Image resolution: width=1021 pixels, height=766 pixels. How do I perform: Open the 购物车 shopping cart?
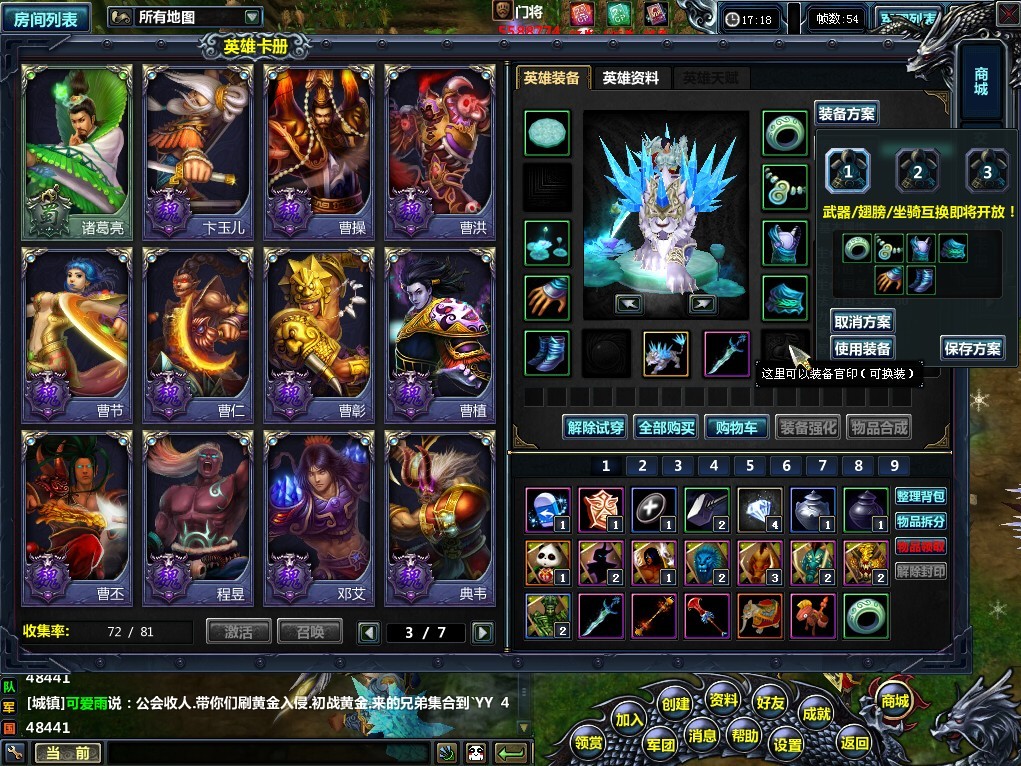tap(736, 427)
